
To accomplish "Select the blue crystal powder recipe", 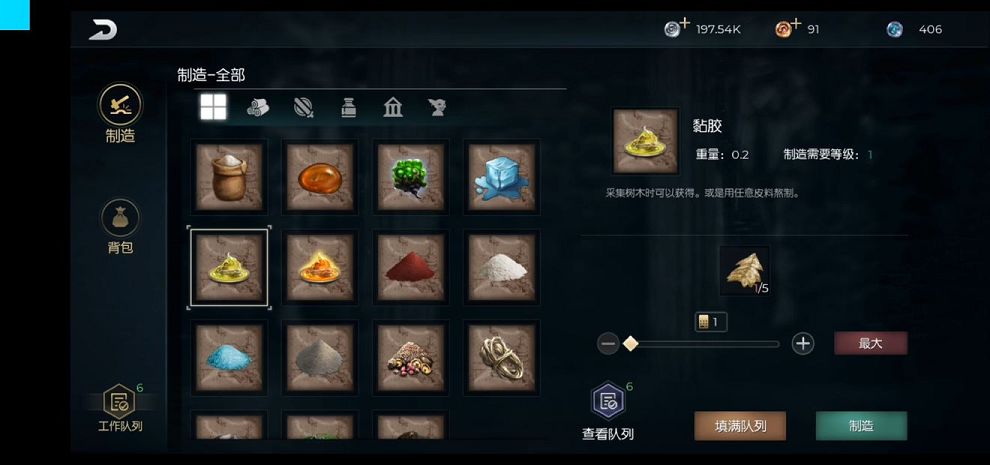I will (229, 357).
